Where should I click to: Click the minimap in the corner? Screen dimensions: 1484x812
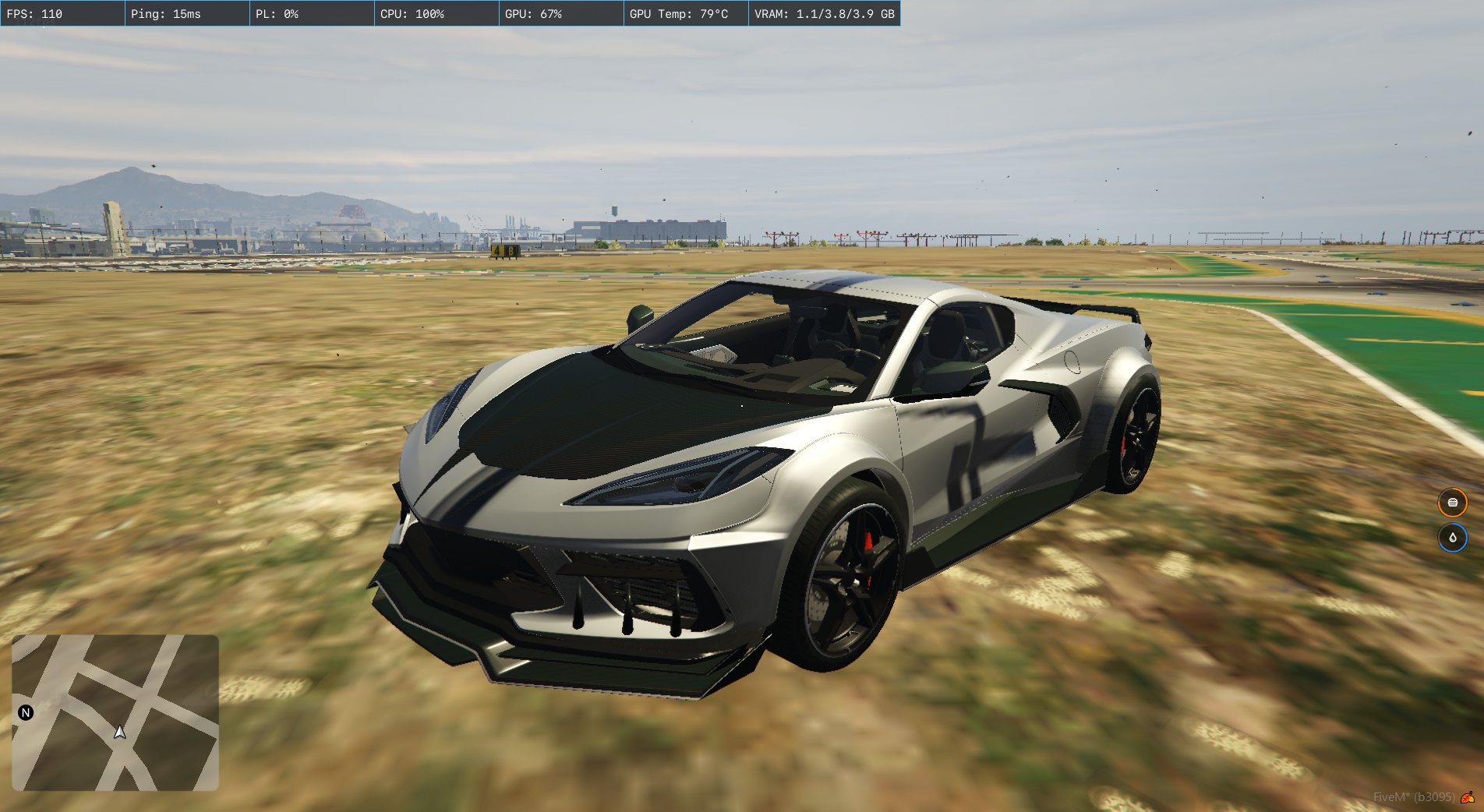pos(115,712)
